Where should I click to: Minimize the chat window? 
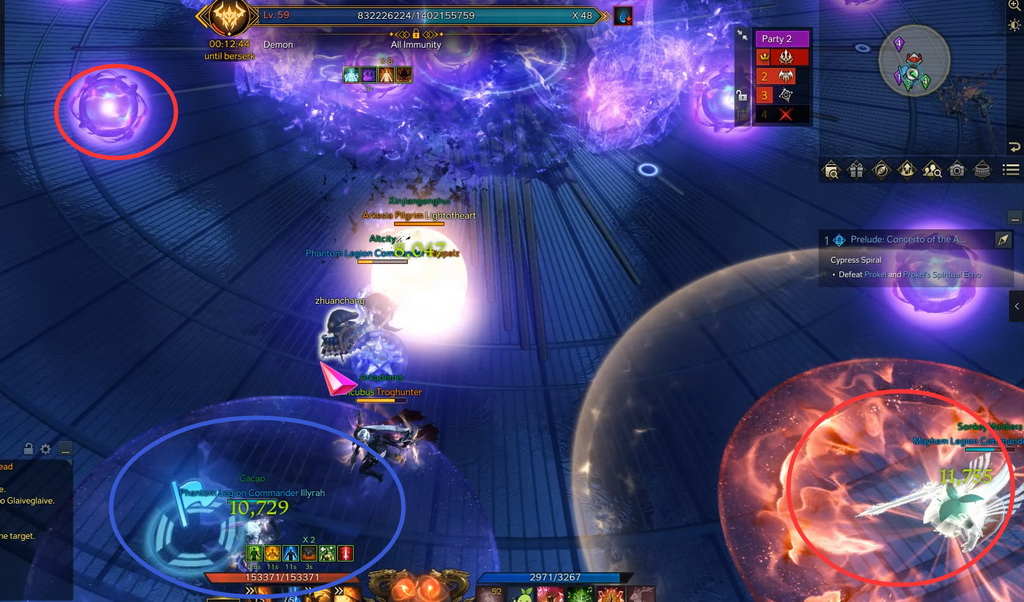click(64, 449)
